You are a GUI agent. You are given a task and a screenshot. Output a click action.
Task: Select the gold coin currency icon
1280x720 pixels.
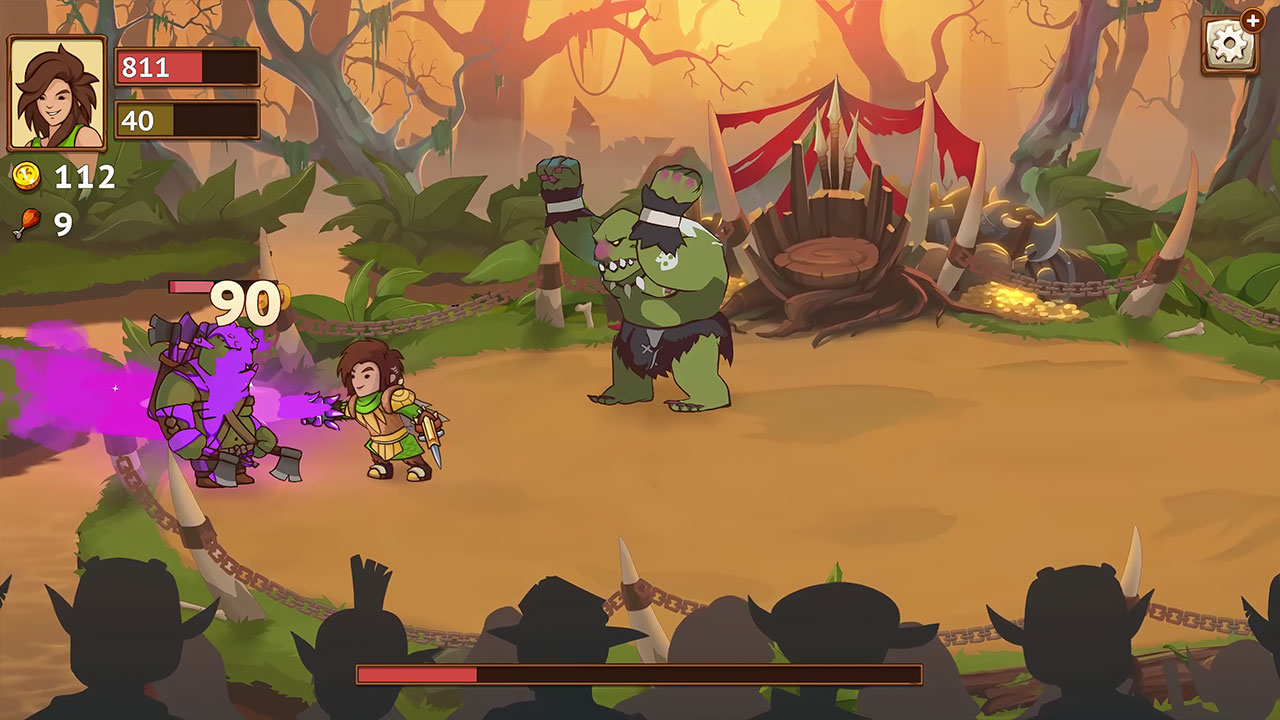tap(27, 177)
